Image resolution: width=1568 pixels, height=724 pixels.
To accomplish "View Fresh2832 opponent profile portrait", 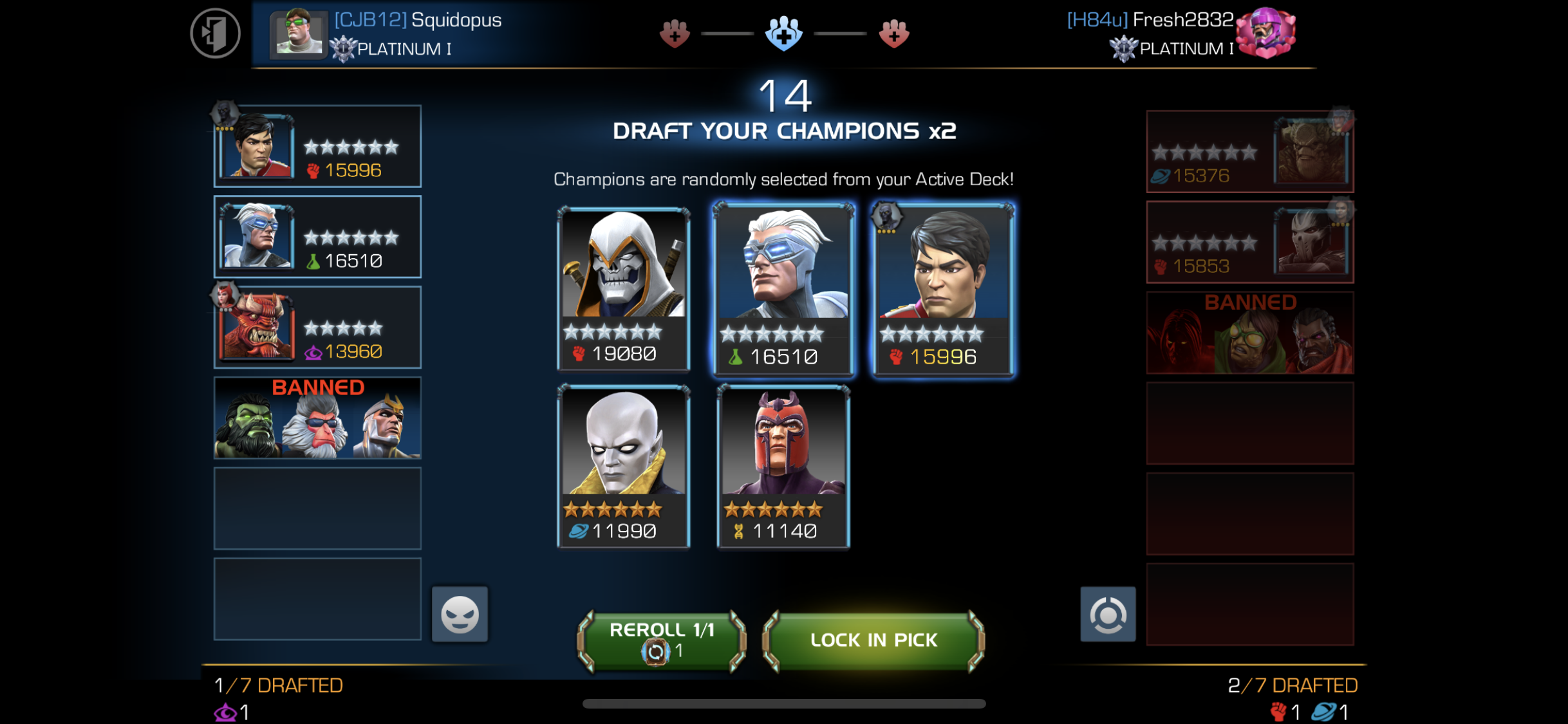I will tap(1265, 32).
